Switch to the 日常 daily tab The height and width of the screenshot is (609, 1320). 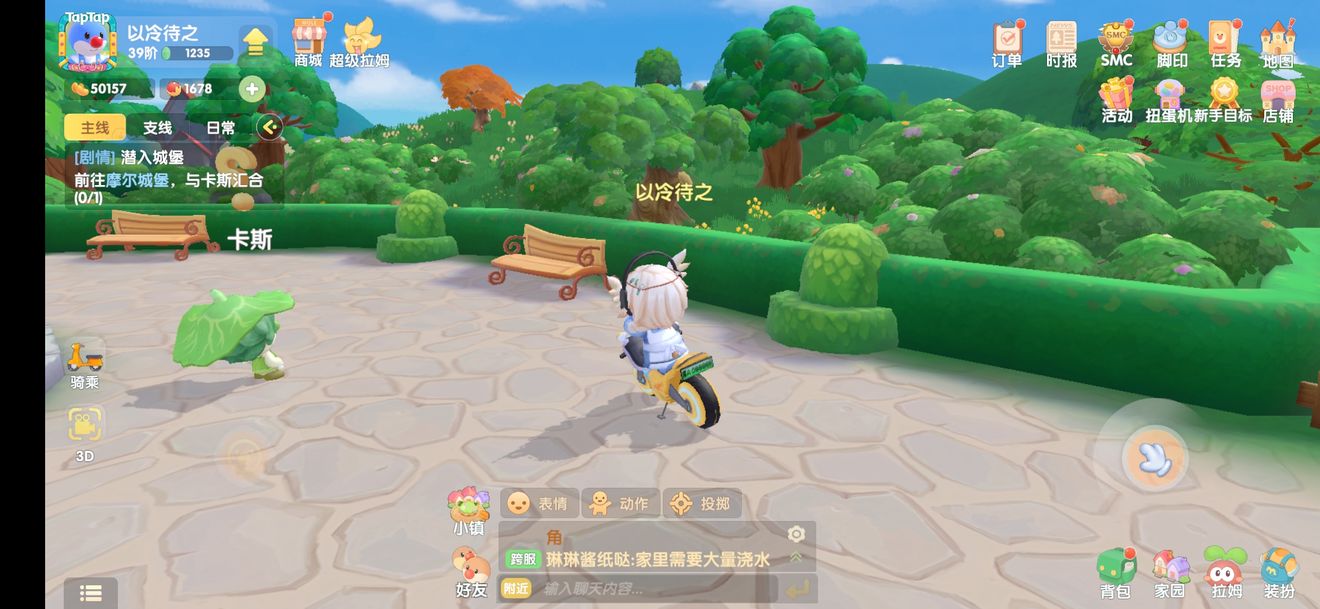pyautogui.click(x=221, y=128)
